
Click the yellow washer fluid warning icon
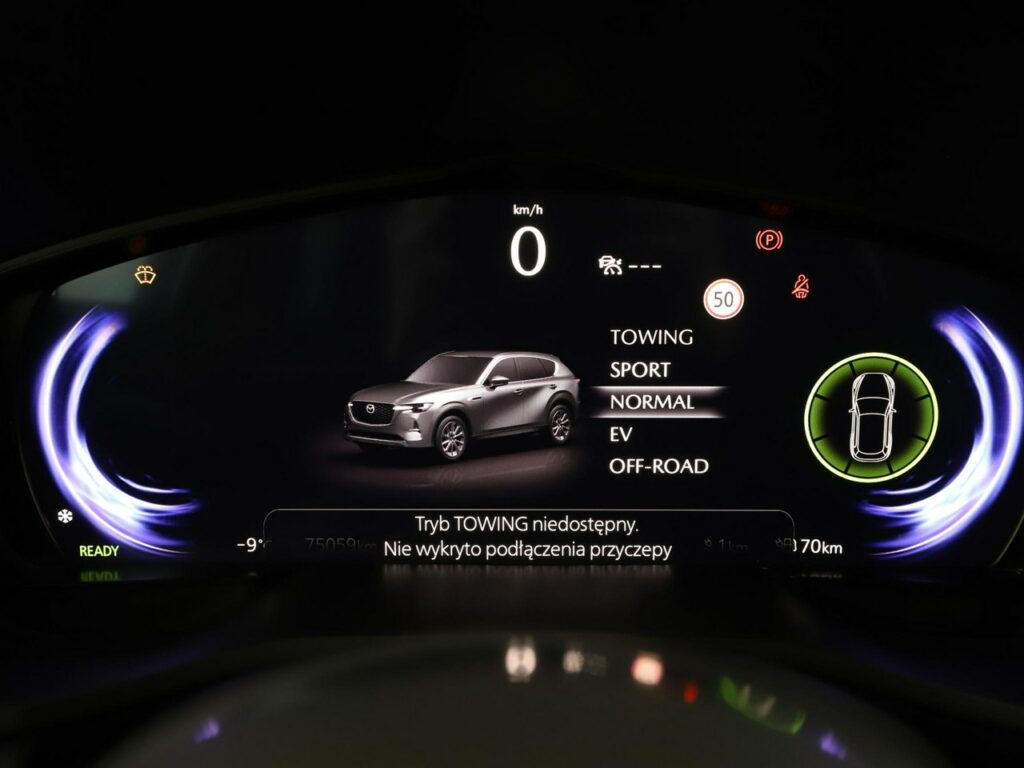(x=145, y=275)
